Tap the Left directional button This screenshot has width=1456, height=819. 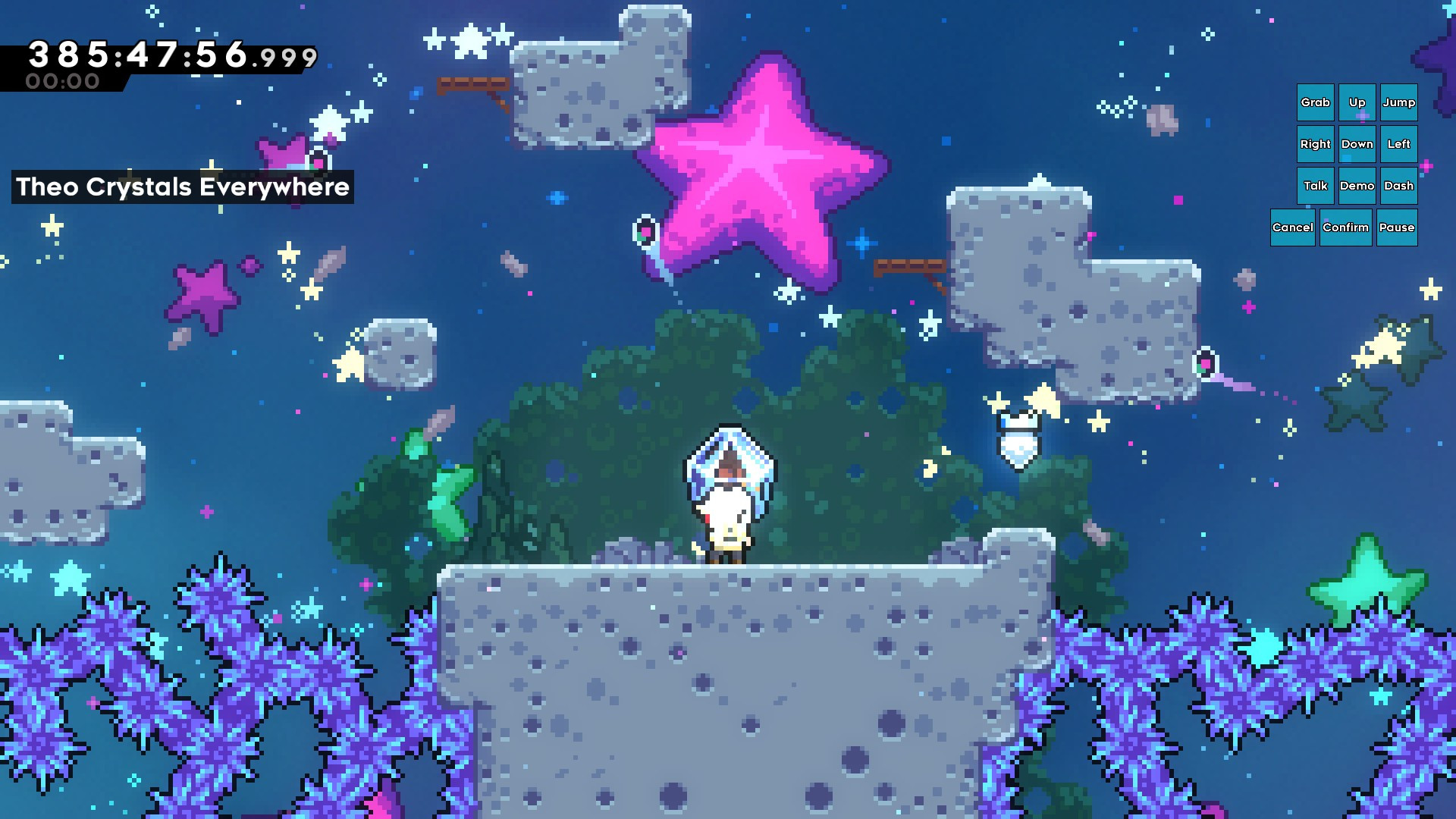tap(1398, 144)
